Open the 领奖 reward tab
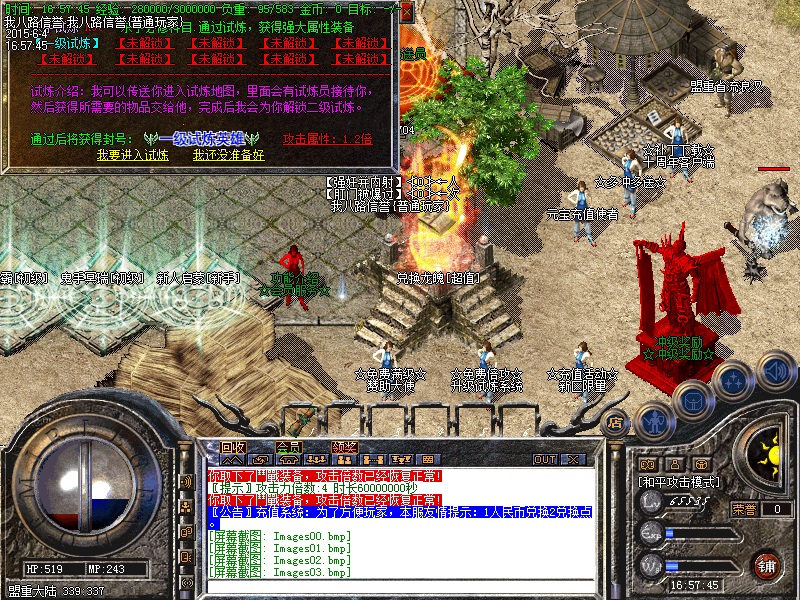 (x=345, y=447)
